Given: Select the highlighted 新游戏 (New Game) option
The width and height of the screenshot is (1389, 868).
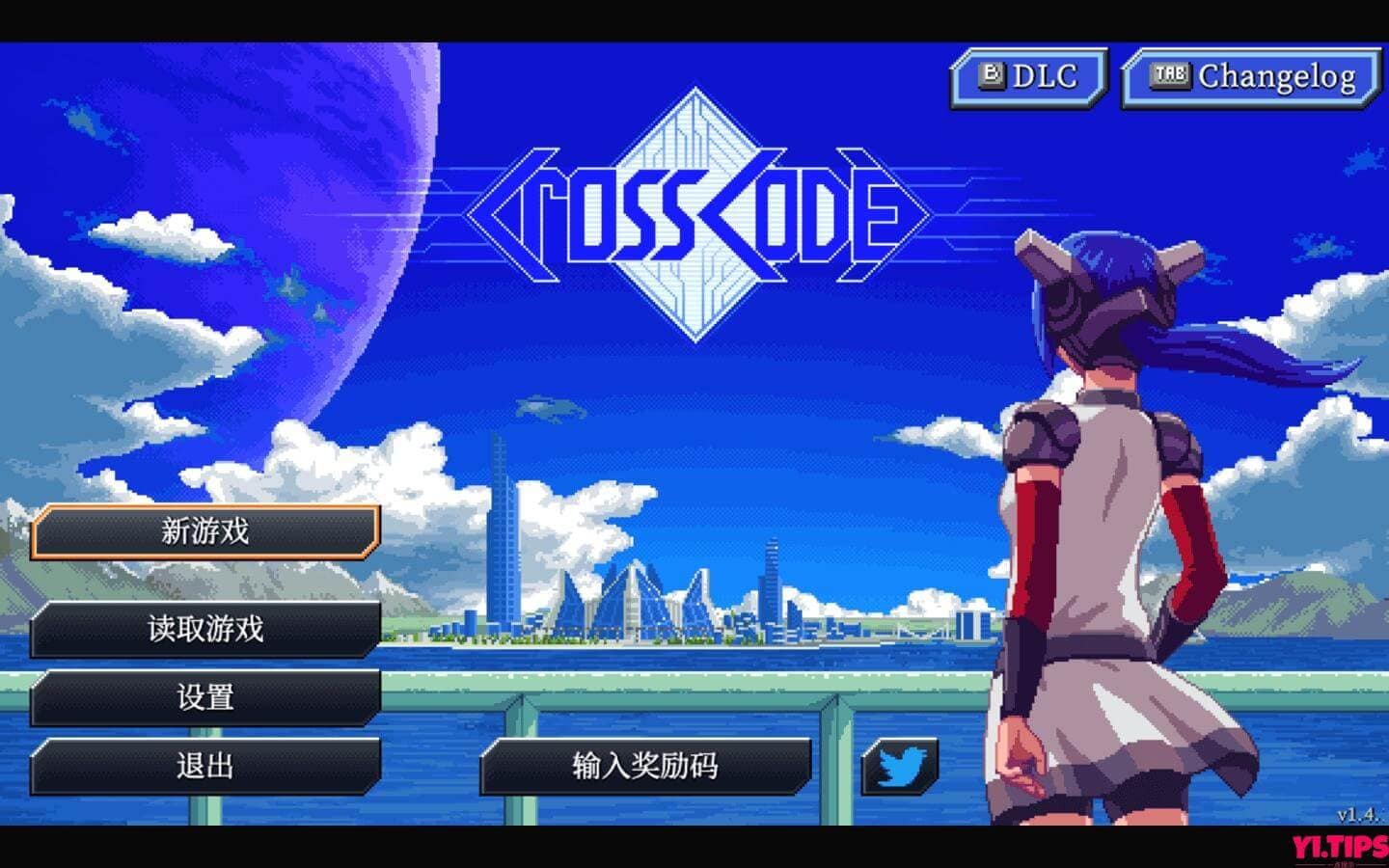Looking at the screenshot, I should [205, 531].
